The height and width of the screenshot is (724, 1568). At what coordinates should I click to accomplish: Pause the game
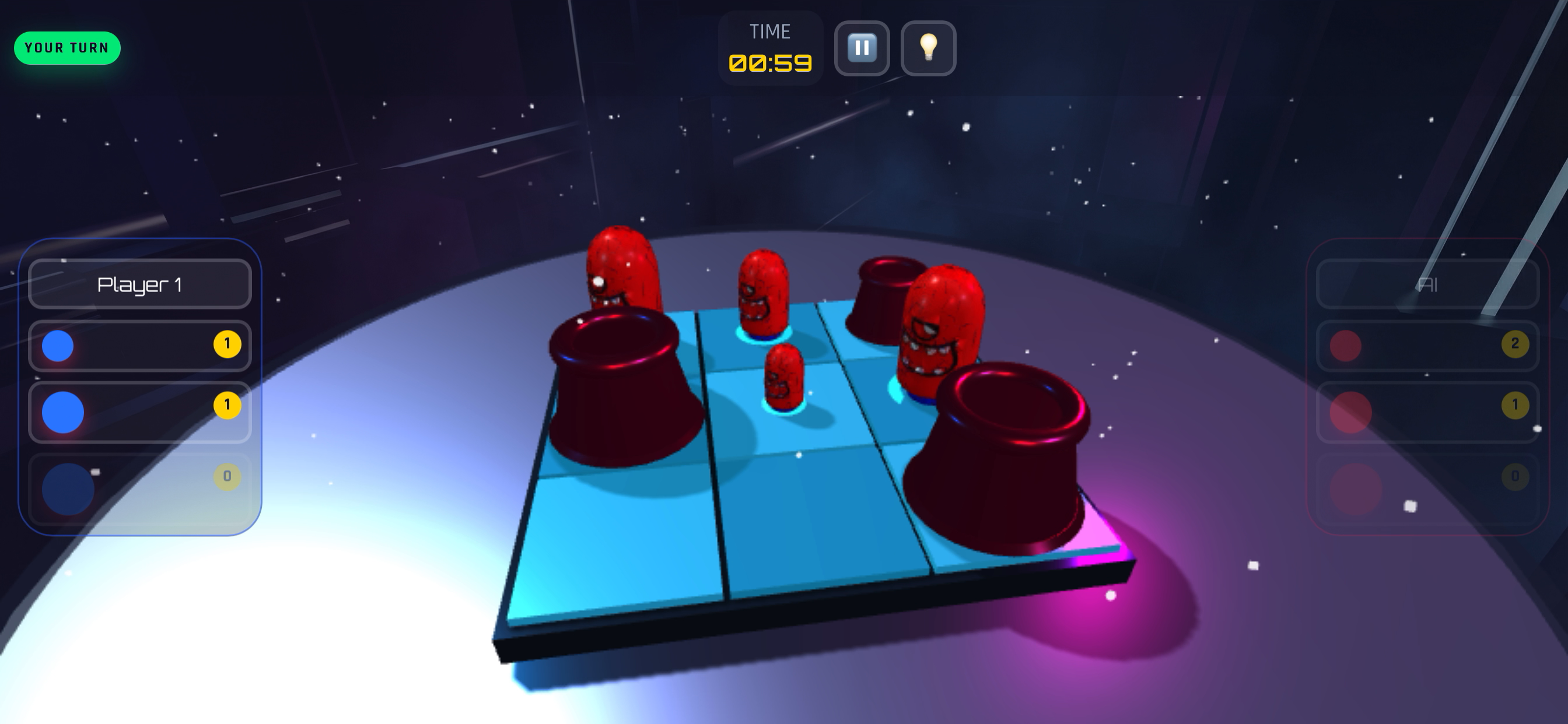point(862,48)
